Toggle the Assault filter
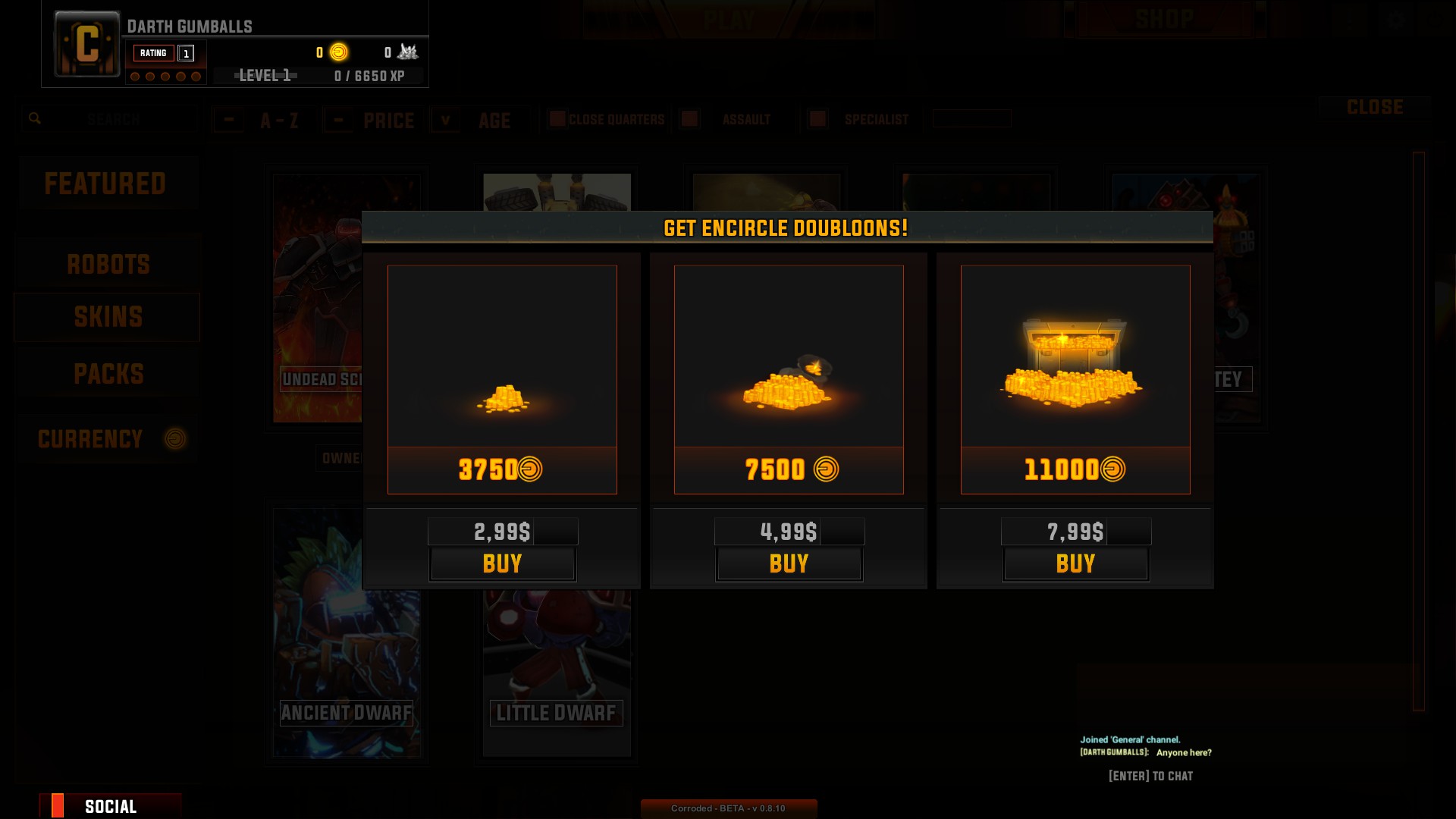Viewport: 1456px width, 819px height. (689, 119)
